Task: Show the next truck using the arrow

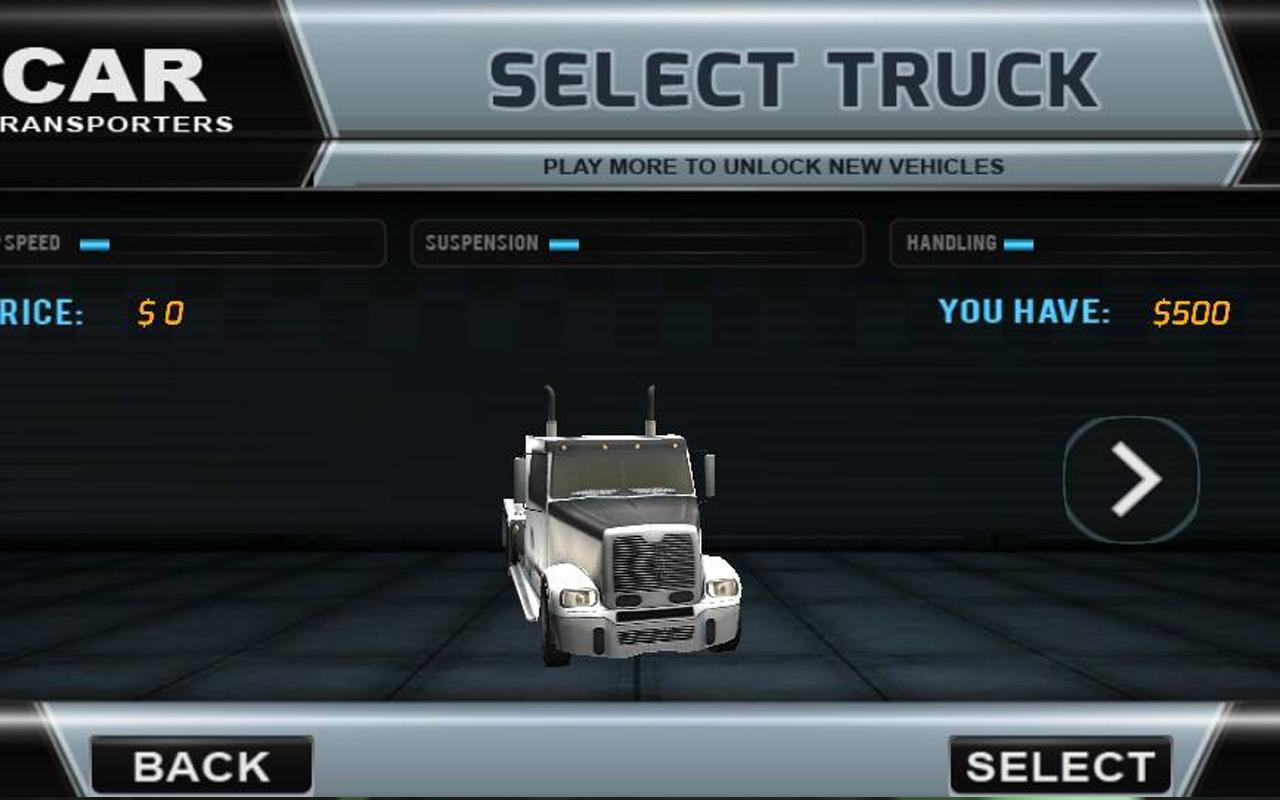Action: pyautogui.click(x=1132, y=480)
